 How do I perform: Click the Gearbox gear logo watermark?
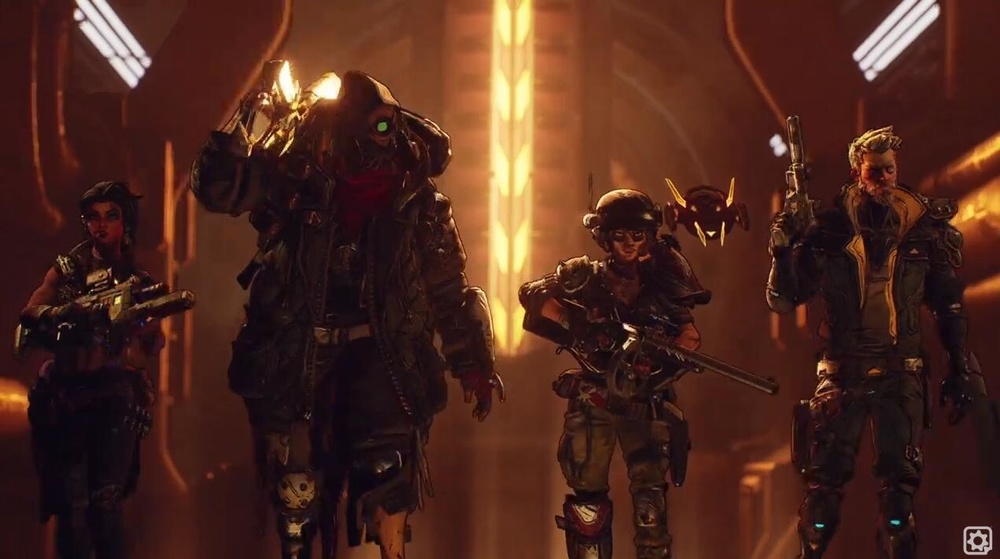977,540
